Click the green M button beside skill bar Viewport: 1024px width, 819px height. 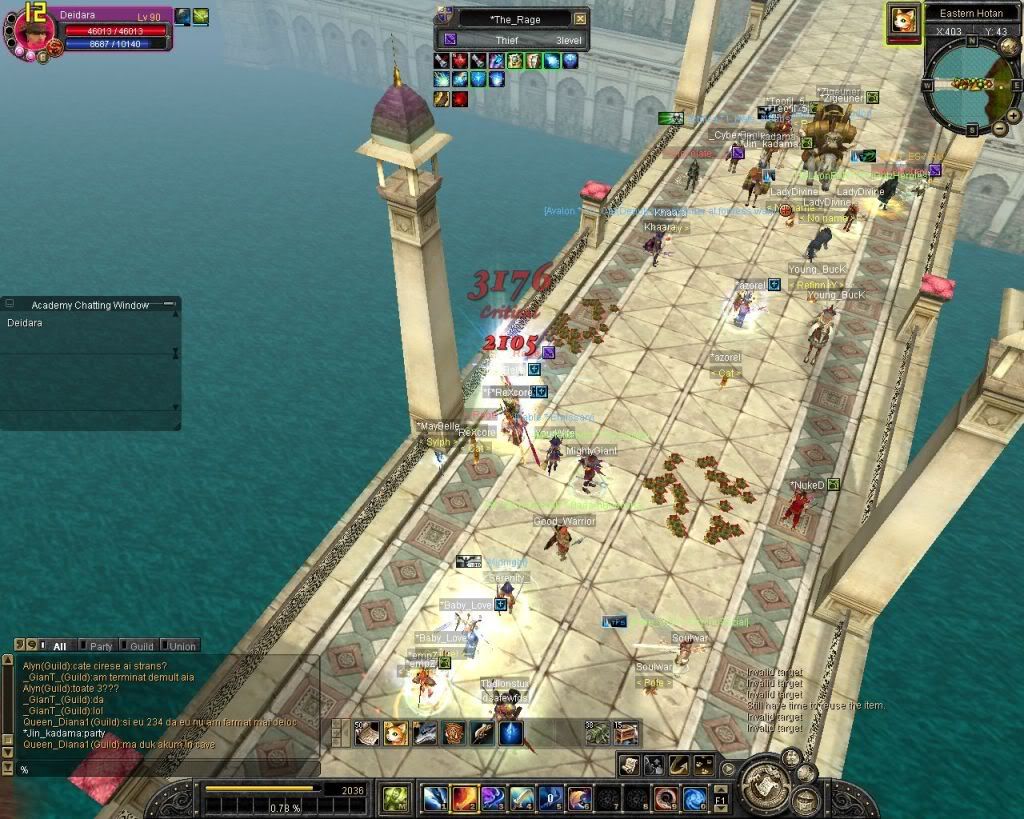[396, 798]
